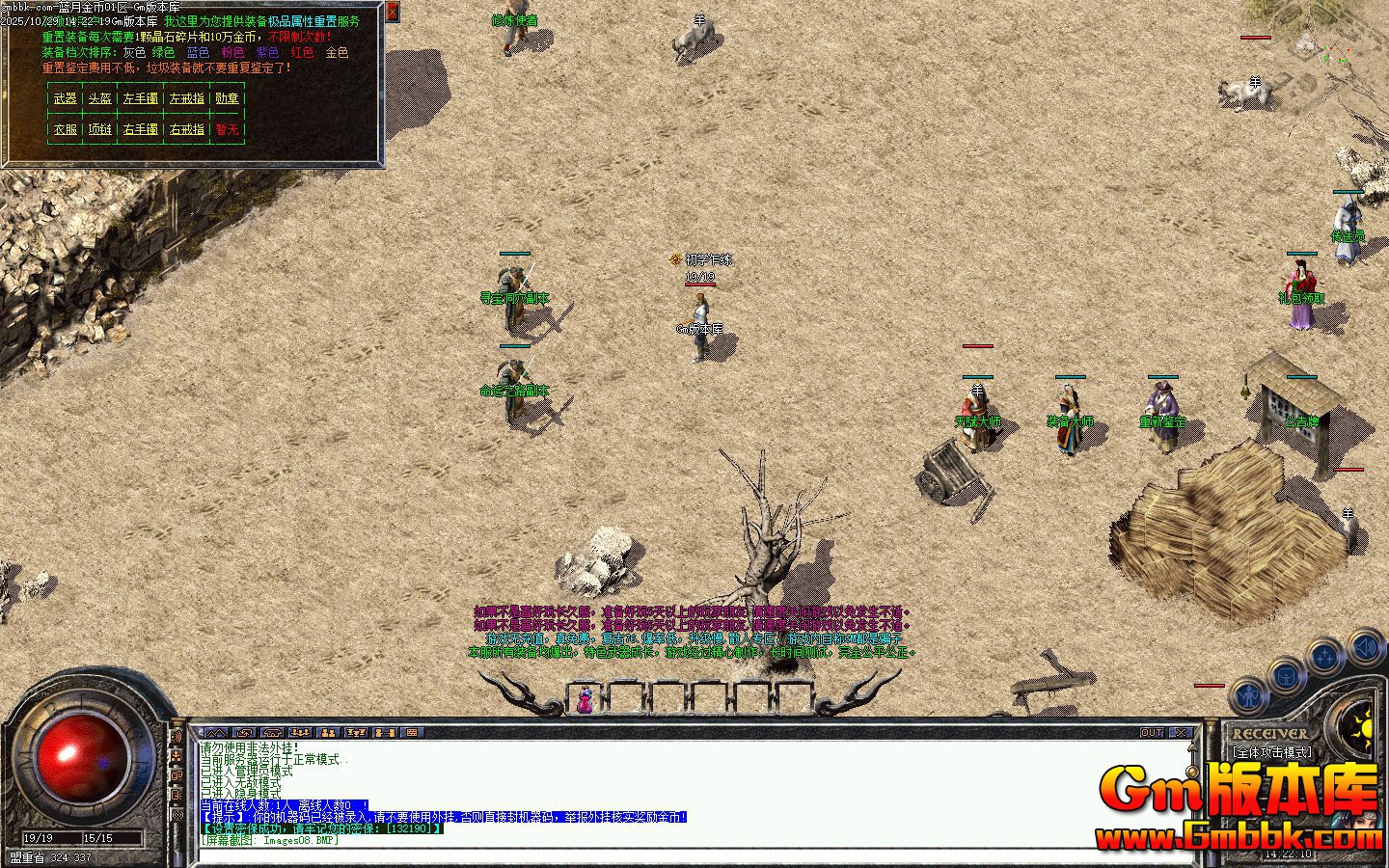Screen dimensions: 1389x868
Task: Open the character equipment round button
Action: [1249, 693]
